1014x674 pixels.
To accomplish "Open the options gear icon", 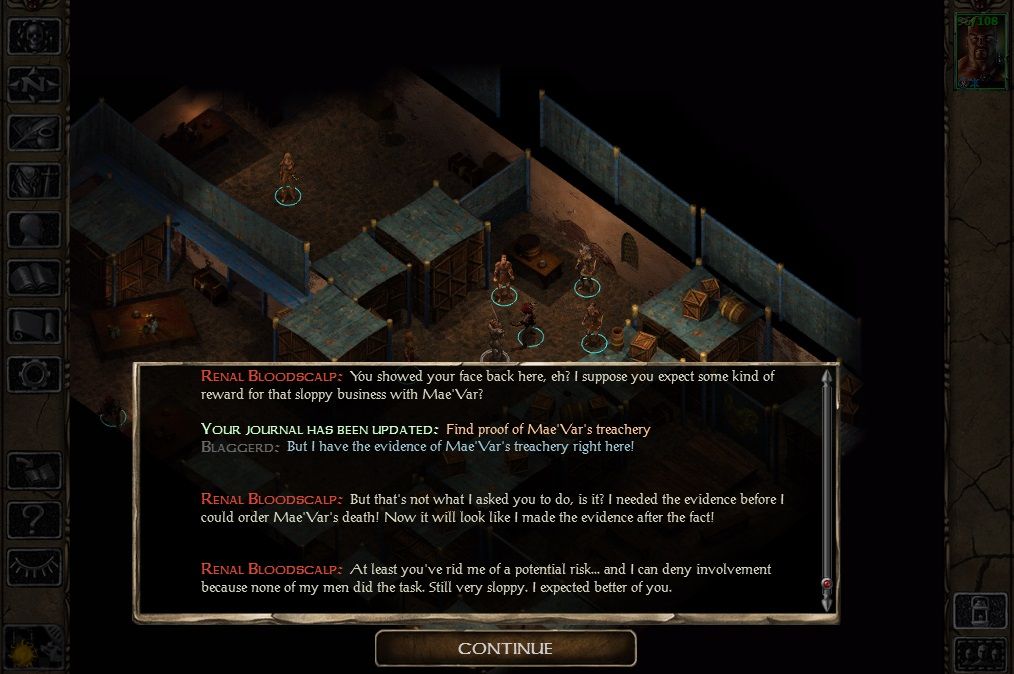I will (34, 374).
